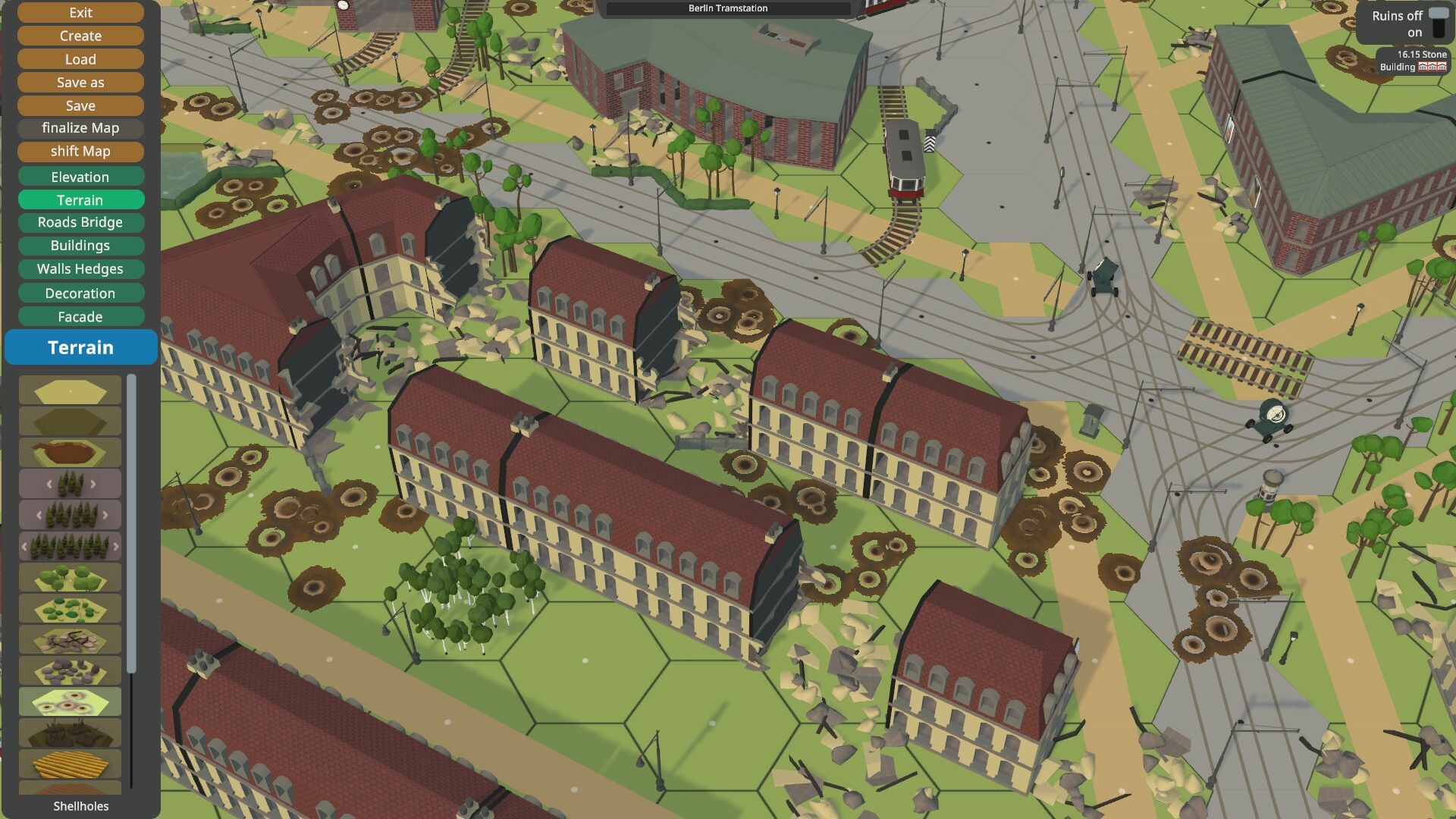
Task: Save the current map
Action: pyautogui.click(x=80, y=105)
